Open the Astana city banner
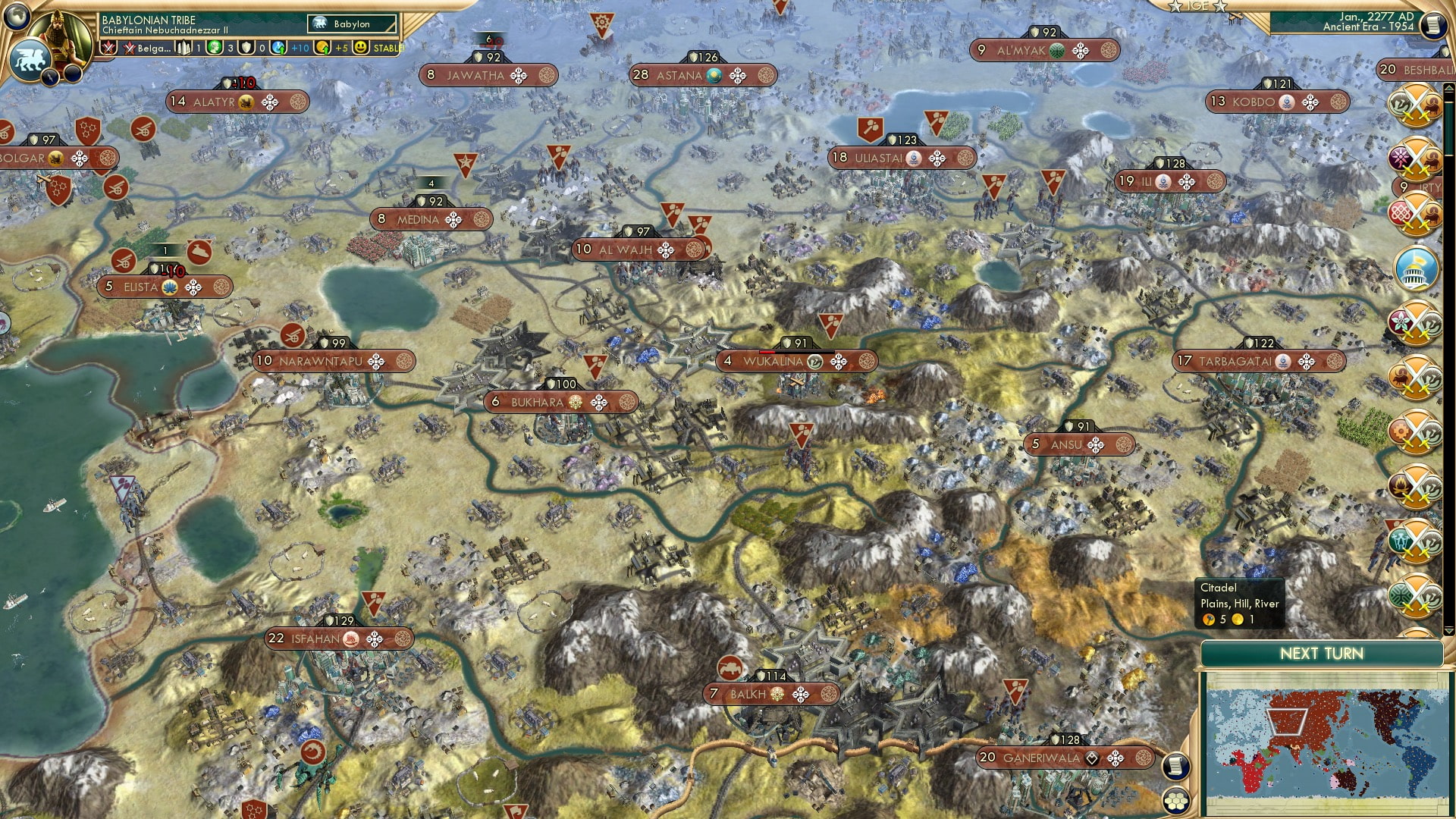The image size is (1456, 819). [x=701, y=75]
